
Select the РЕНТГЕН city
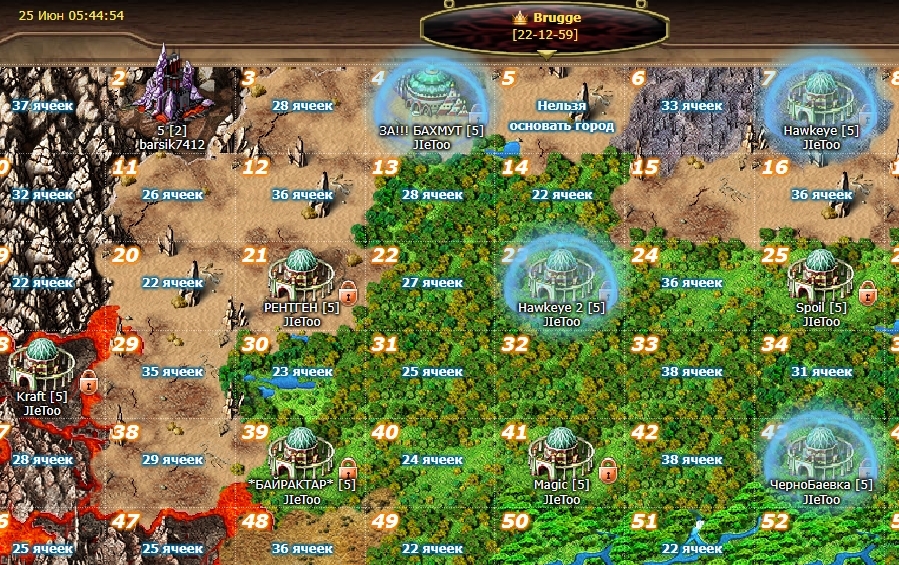301,275
